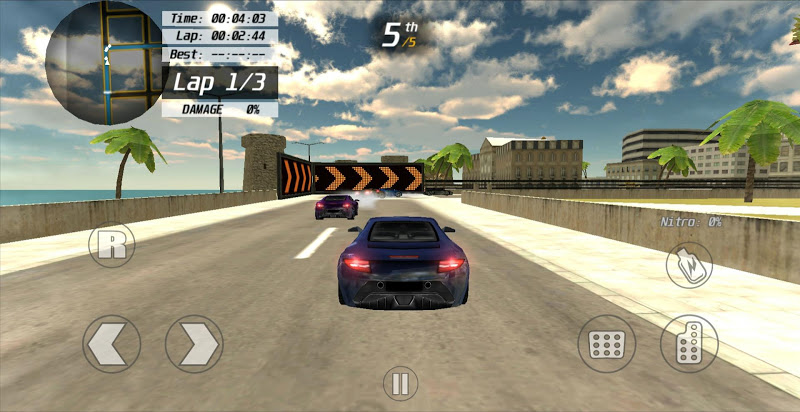Tap the R reset car button
The image size is (800, 412).
click(112, 245)
